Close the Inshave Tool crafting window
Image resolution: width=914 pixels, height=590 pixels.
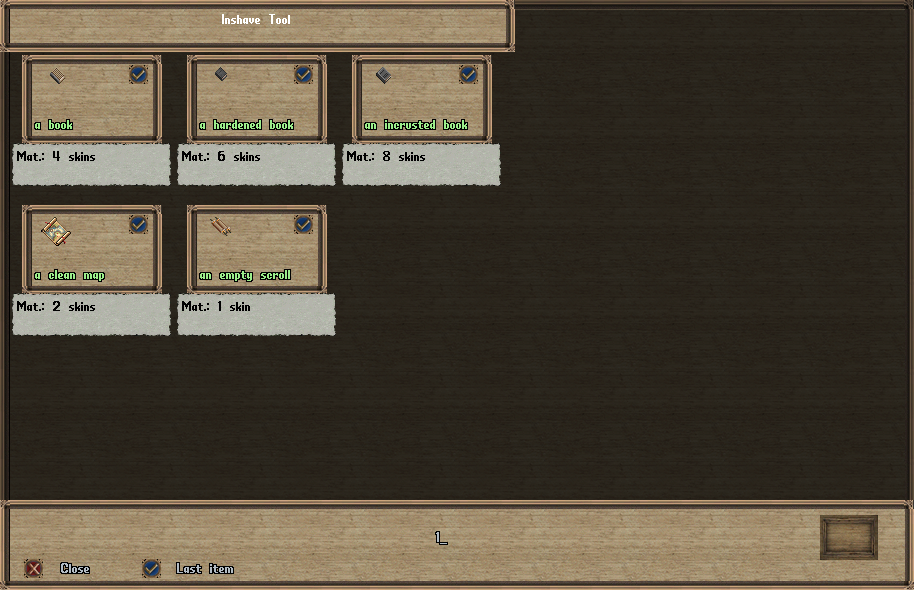tap(35, 569)
